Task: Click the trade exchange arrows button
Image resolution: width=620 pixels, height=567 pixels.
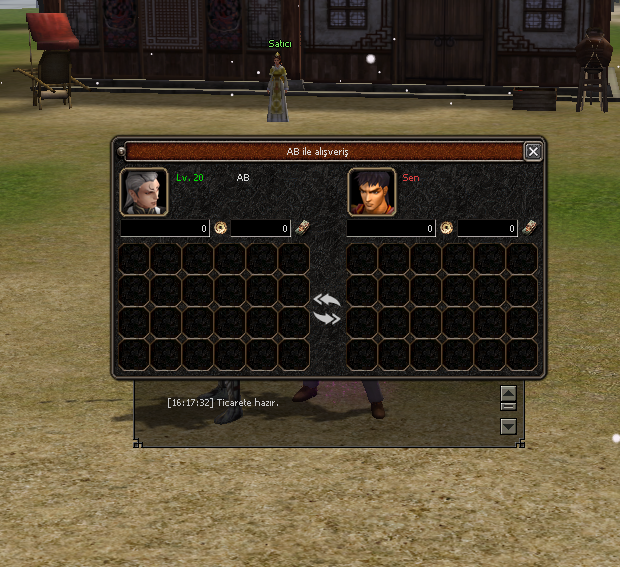Action: click(x=327, y=309)
